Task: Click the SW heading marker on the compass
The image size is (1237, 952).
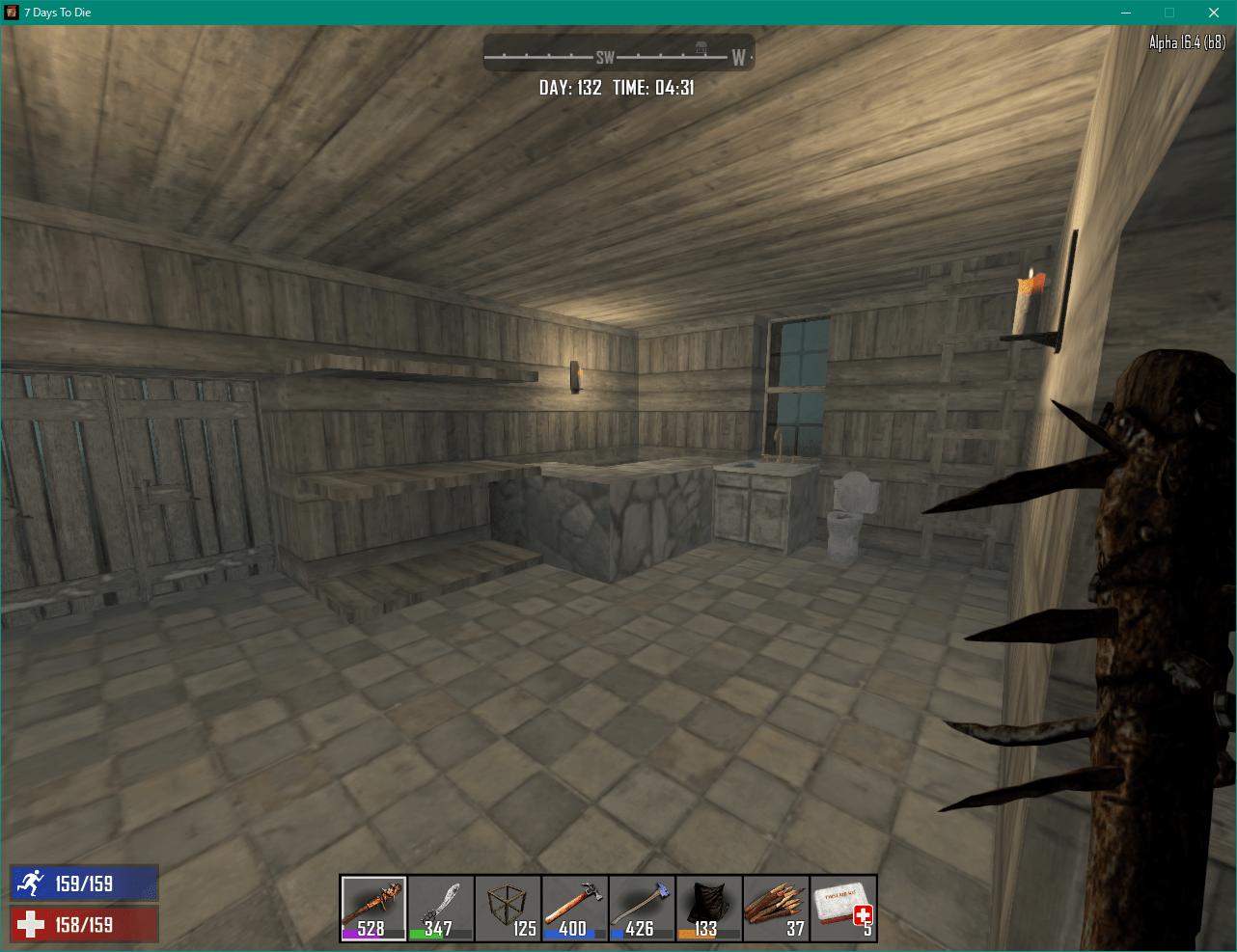Action: pyautogui.click(x=606, y=56)
